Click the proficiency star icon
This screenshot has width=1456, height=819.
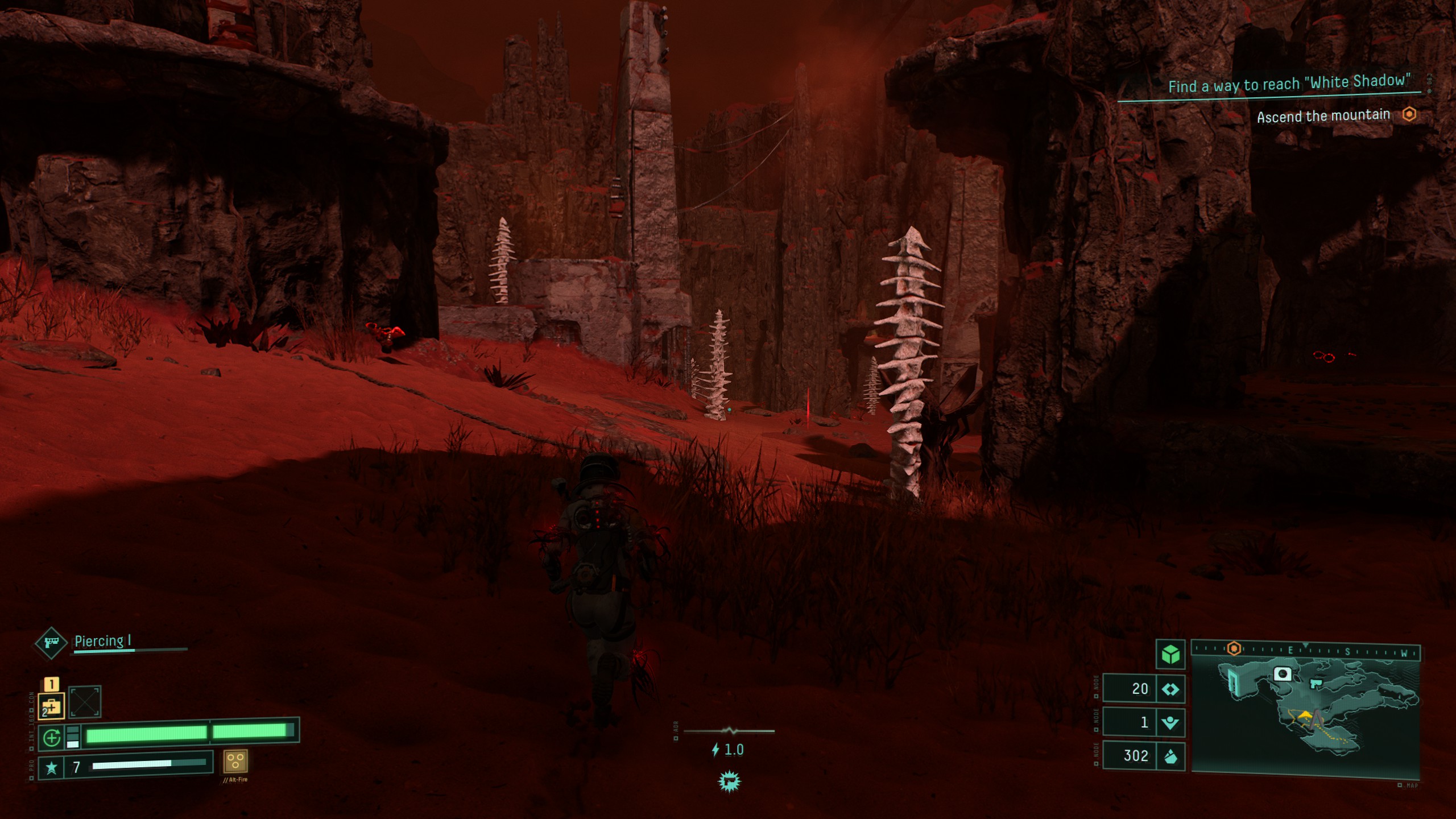click(51, 768)
